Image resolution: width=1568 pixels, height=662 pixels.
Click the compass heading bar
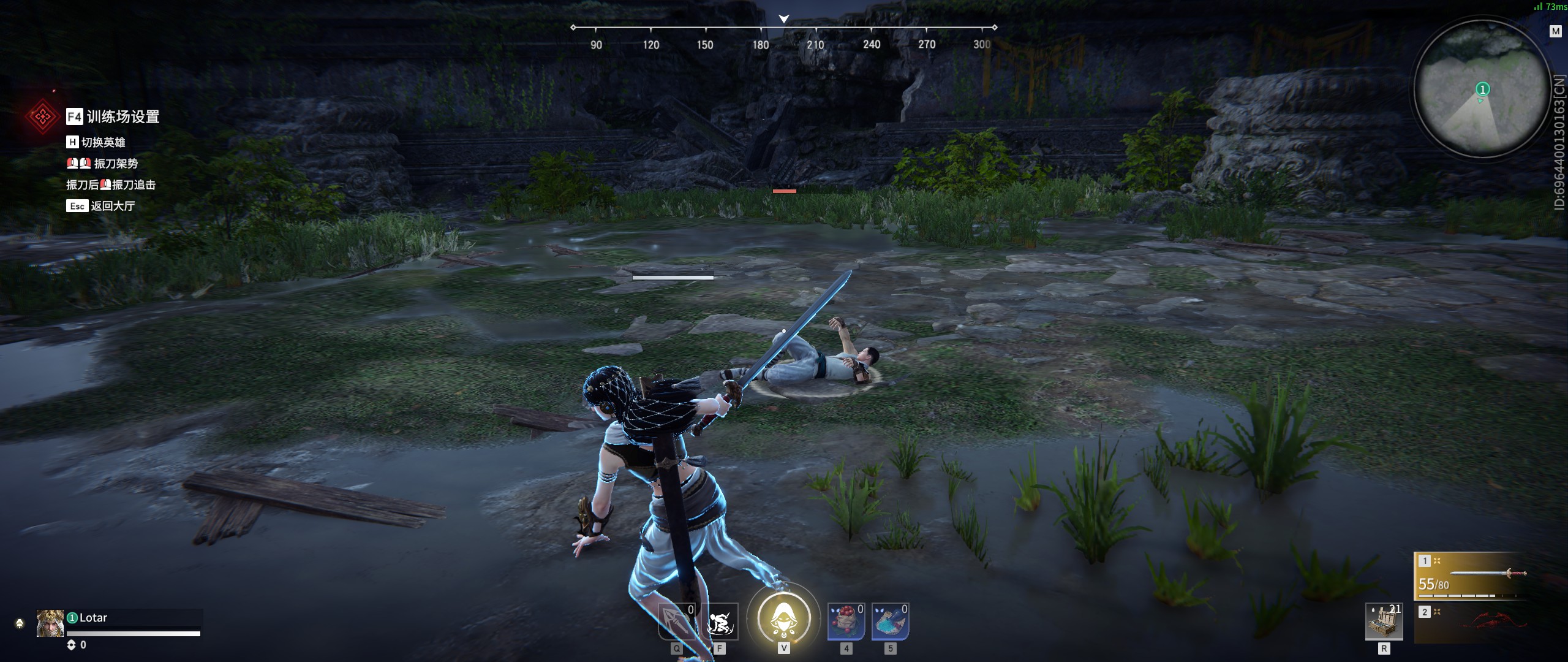(x=783, y=36)
